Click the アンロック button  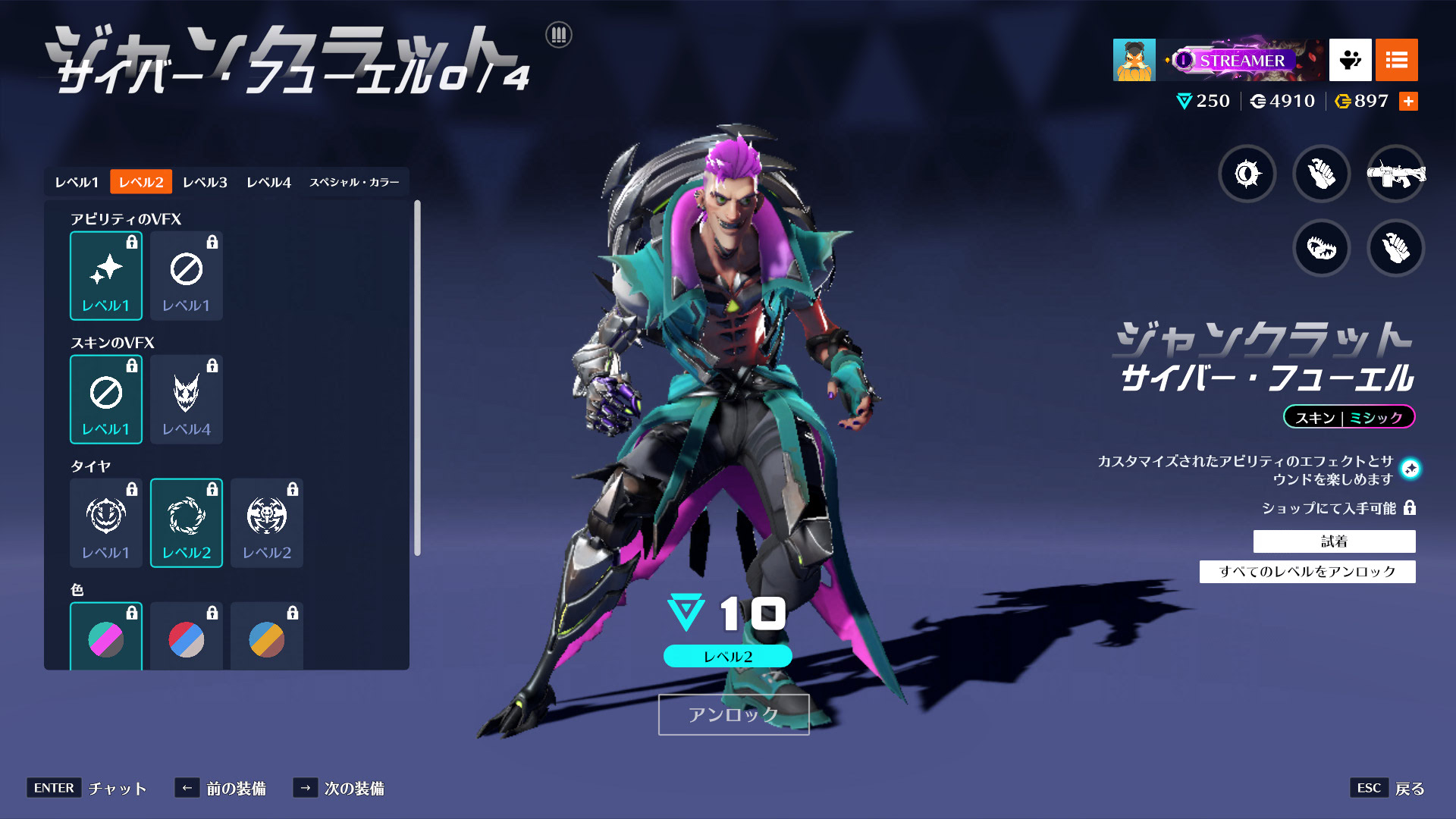733,714
